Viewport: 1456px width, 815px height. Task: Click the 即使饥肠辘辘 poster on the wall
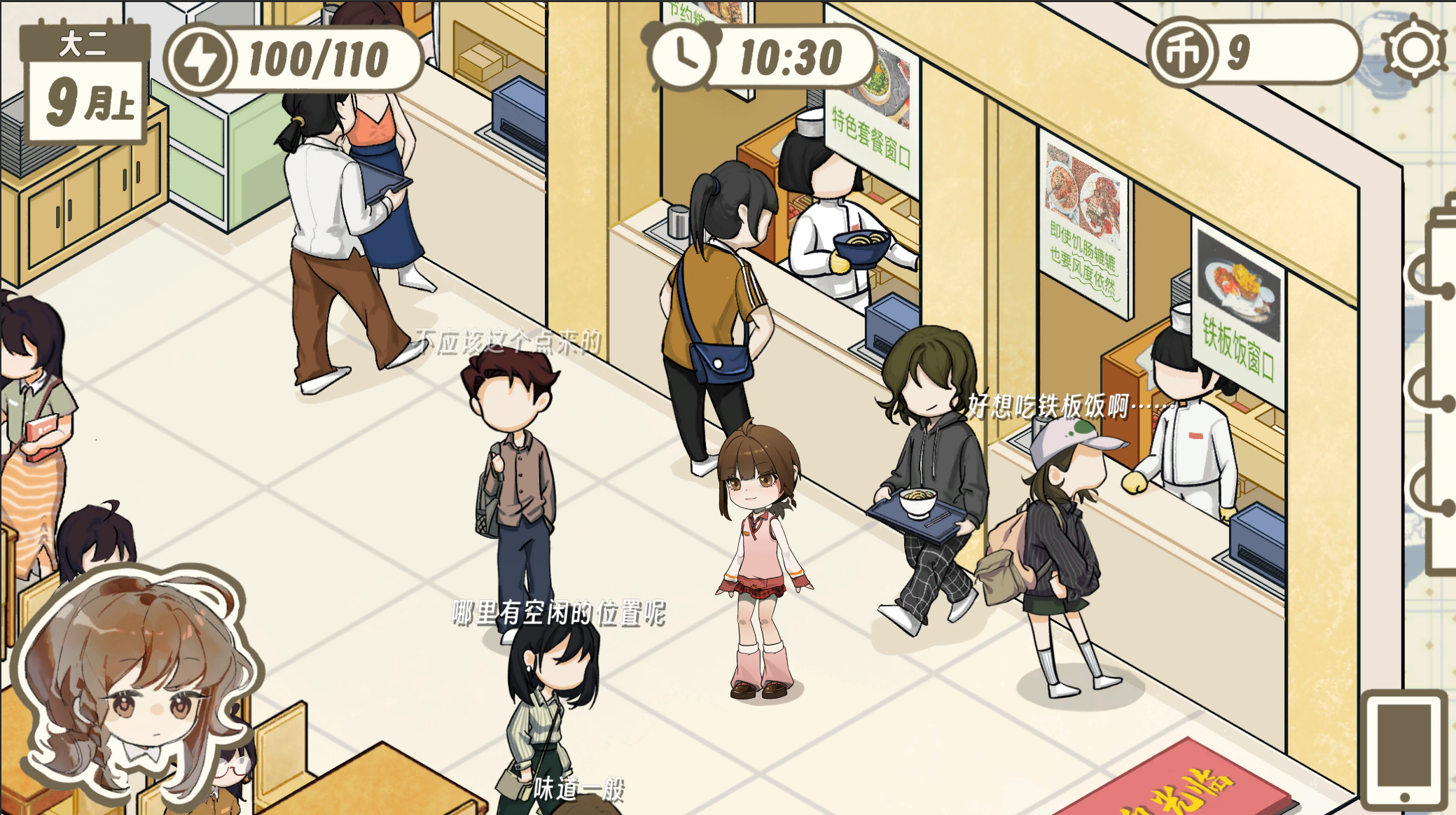point(1083,224)
